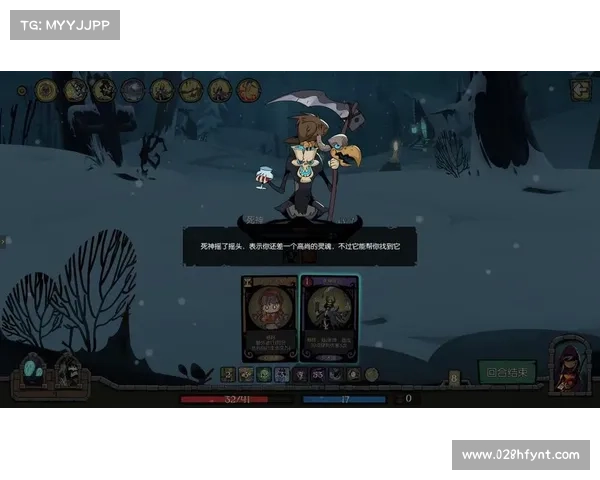This screenshot has width=600, height=480.
Task: Click the End Turn (回合结束) button
Action: [507, 373]
